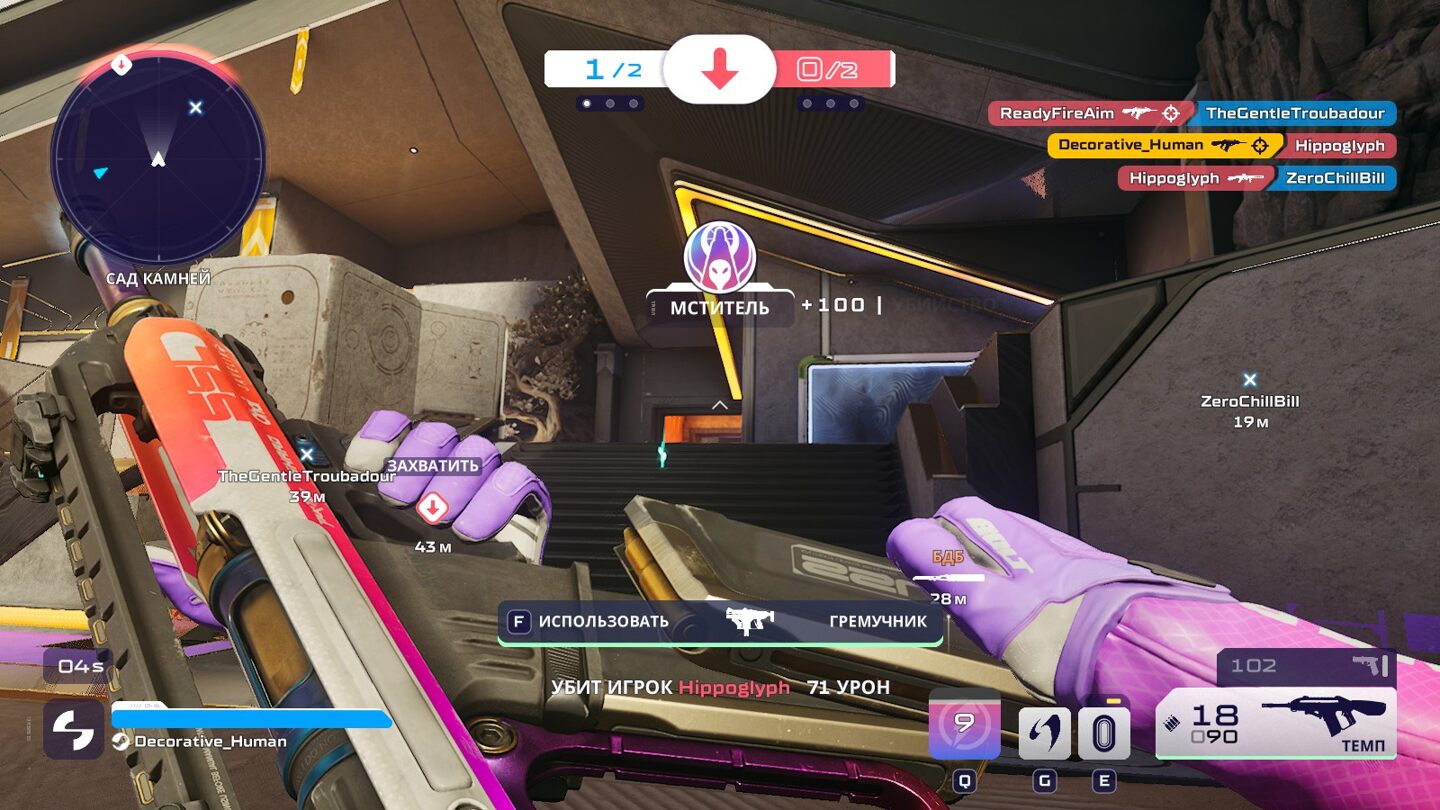Use the G ability icon
Viewport: 1440px width, 810px height.
click(x=1044, y=733)
